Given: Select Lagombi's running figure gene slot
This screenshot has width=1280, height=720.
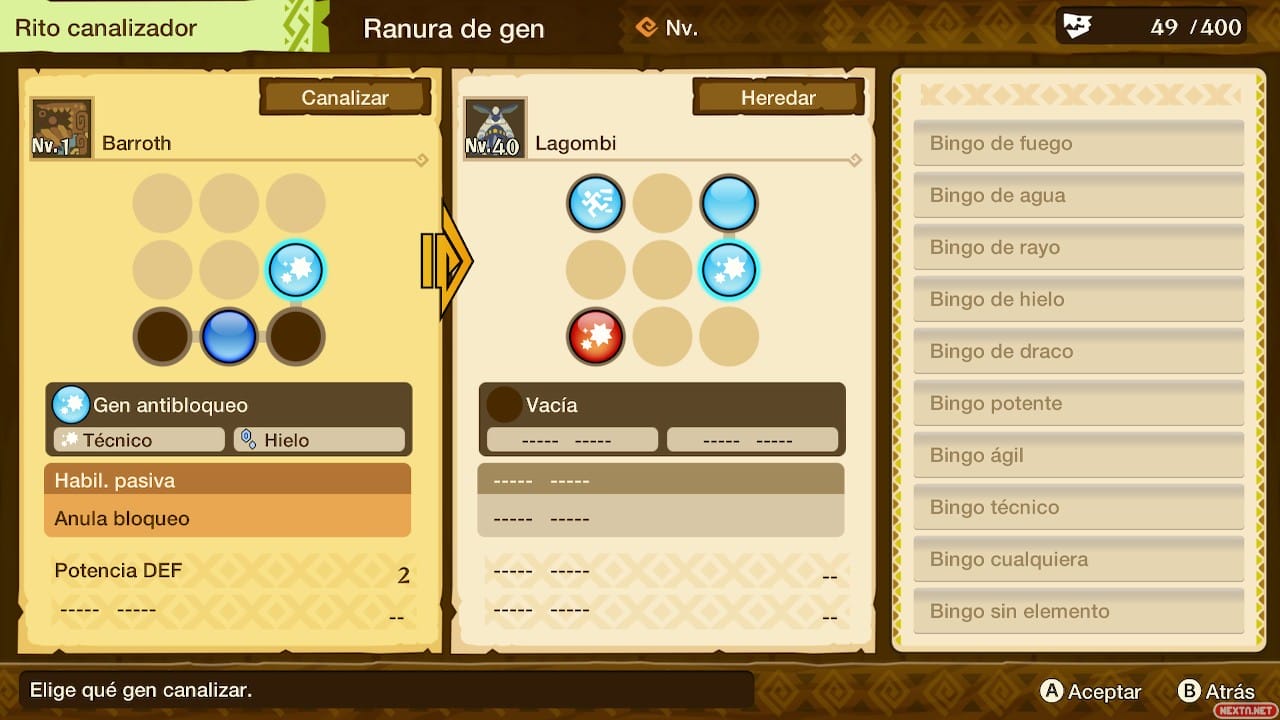Looking at the screenshot, I should tap(596, 204).
